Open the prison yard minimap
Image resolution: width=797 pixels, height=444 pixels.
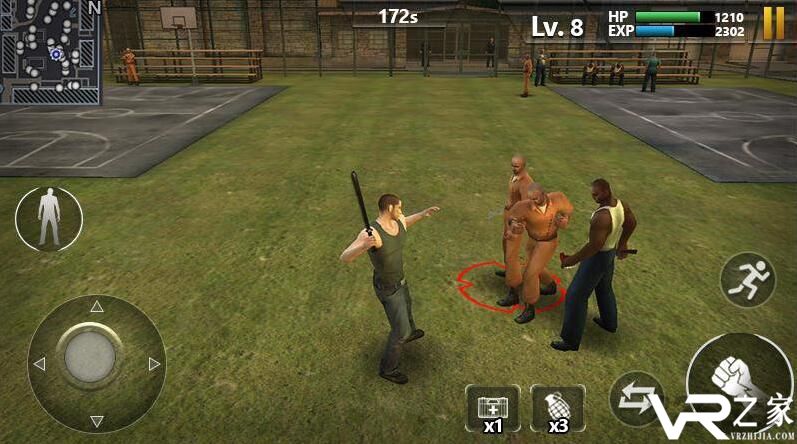tap(52, 52)
